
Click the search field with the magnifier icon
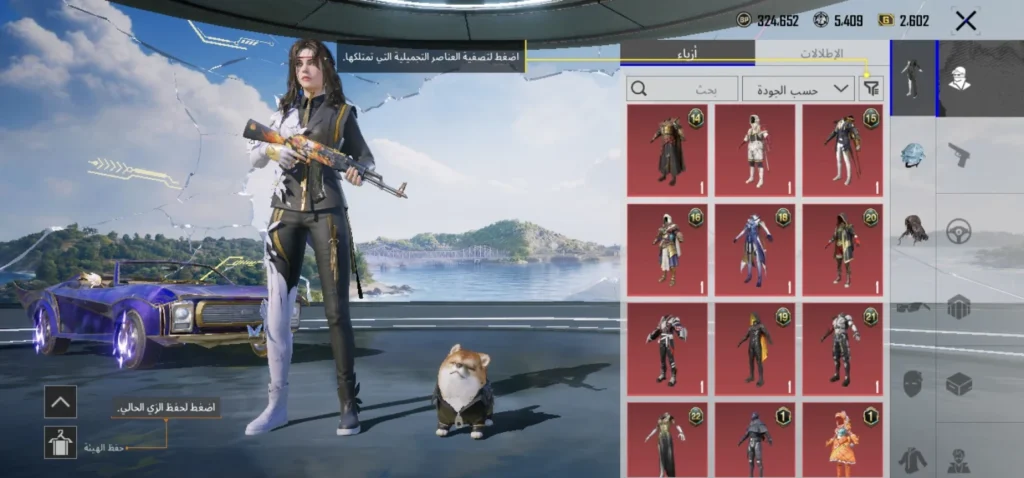tap(682, 89)
